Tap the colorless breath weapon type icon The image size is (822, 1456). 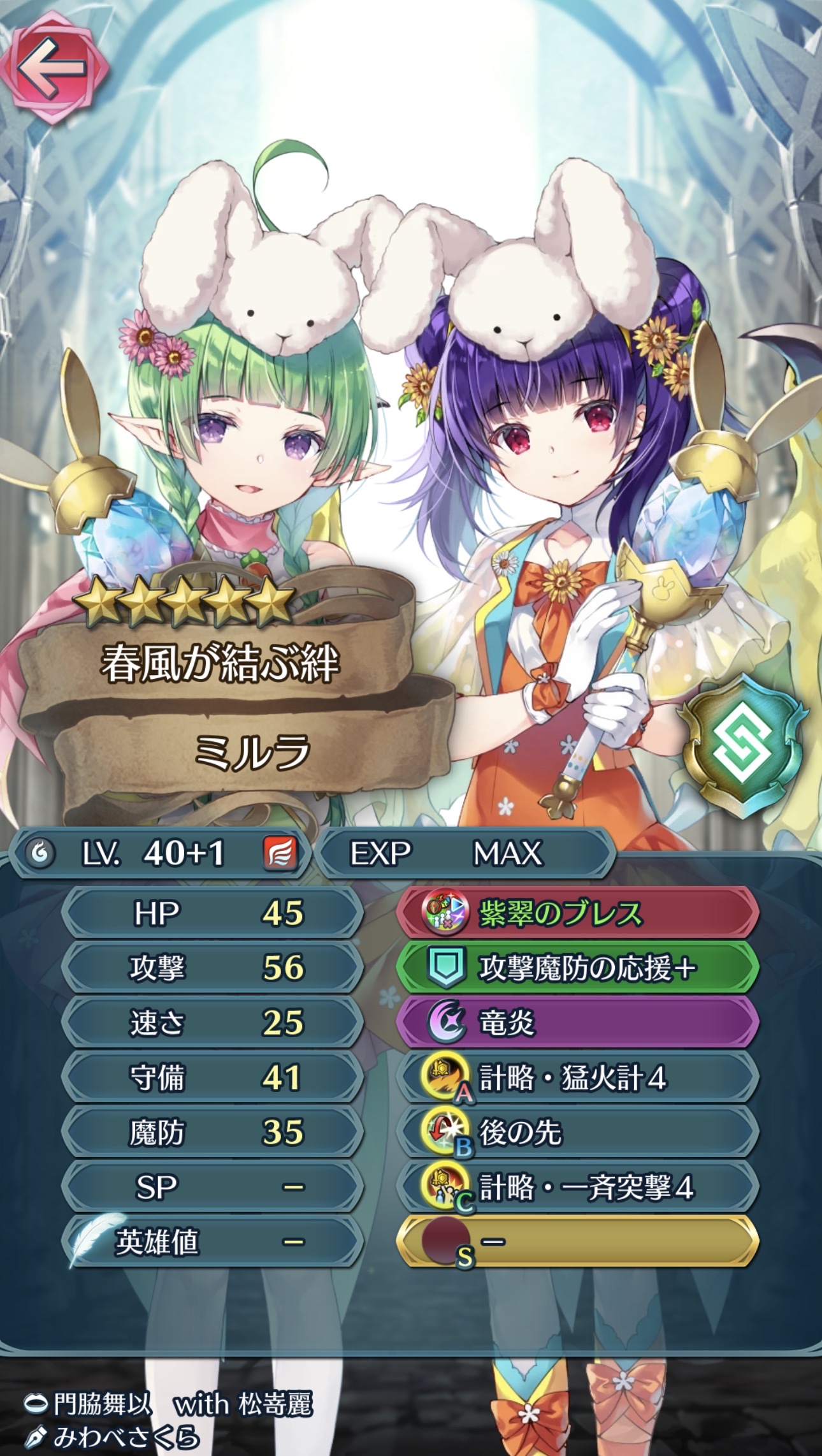click(40, 854)
